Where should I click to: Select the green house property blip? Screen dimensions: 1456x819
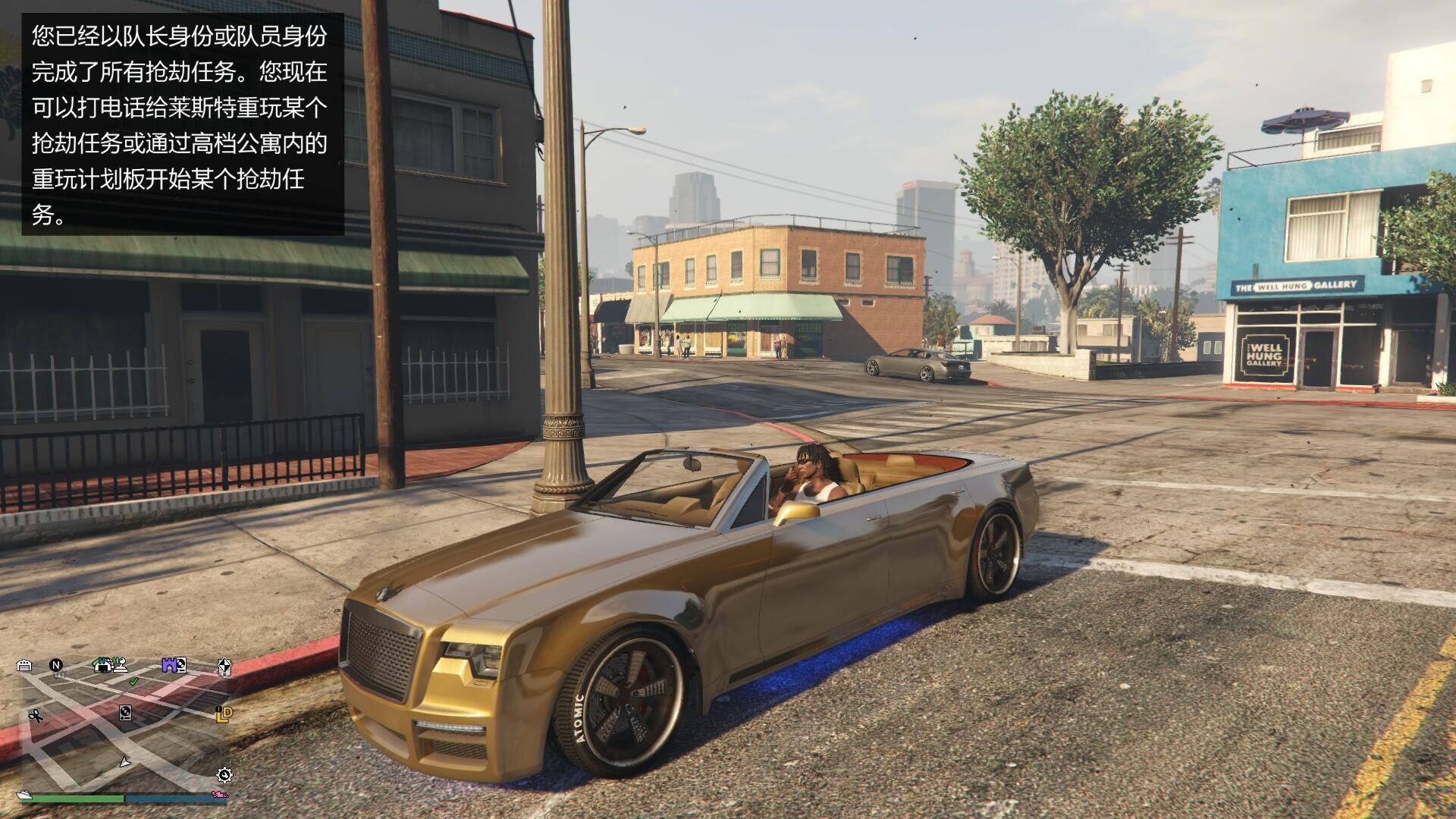coord(102,665)
